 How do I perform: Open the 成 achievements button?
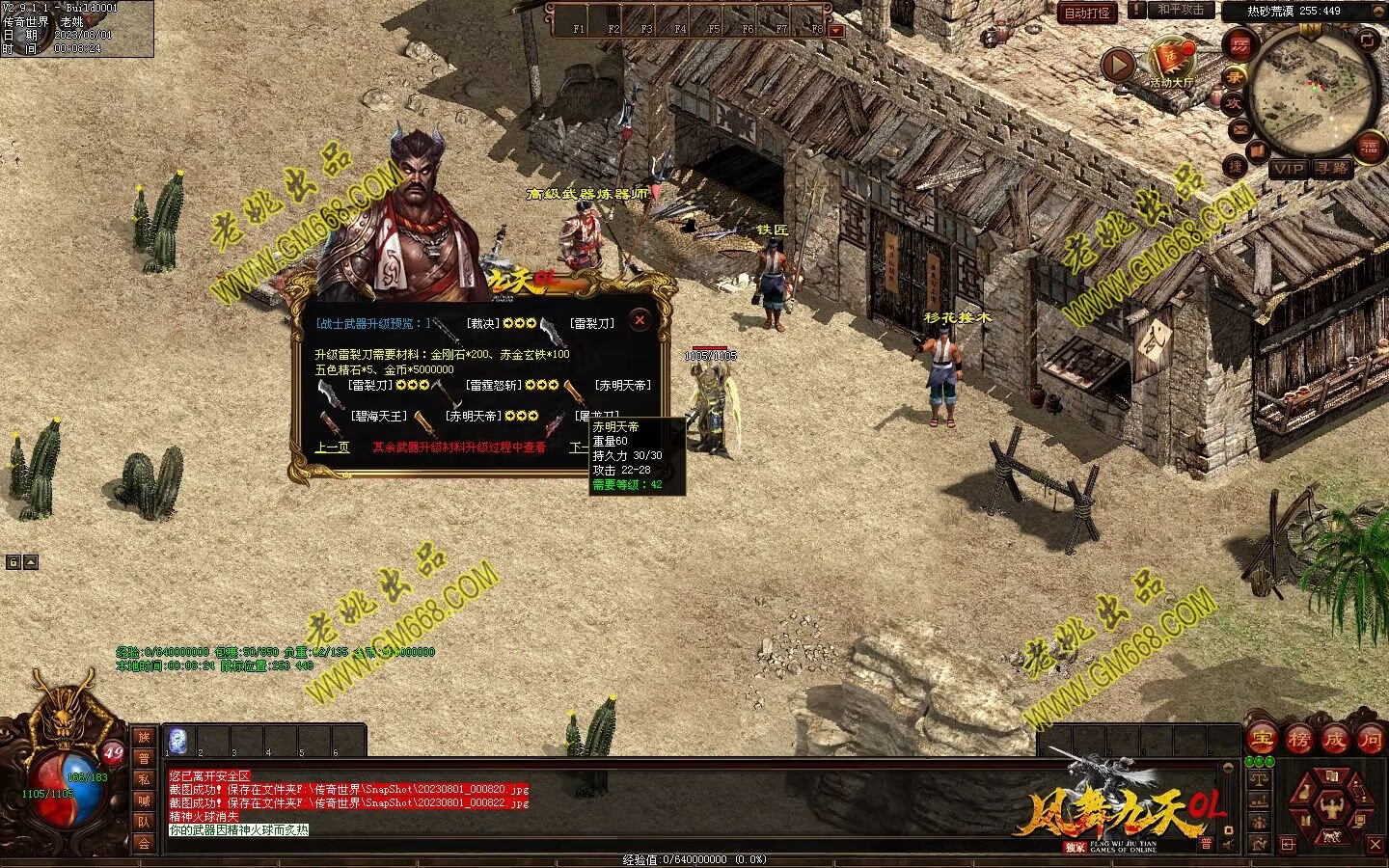(x=1334, y=740)
